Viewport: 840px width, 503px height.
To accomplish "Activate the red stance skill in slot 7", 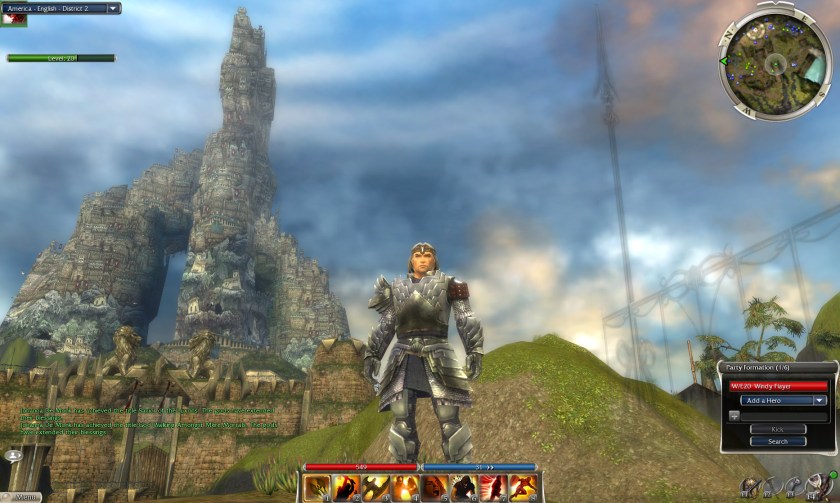I will pyautogui.click(x=494, y=488).
